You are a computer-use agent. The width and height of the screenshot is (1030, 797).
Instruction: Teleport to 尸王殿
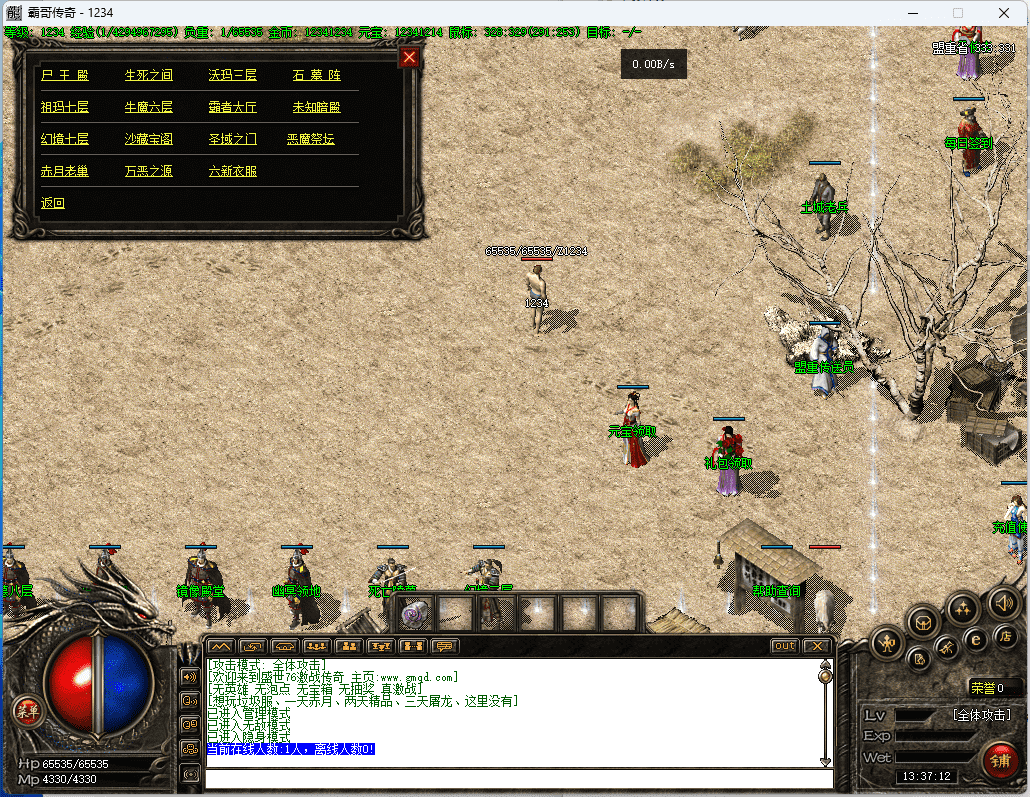tap(64, 75)
